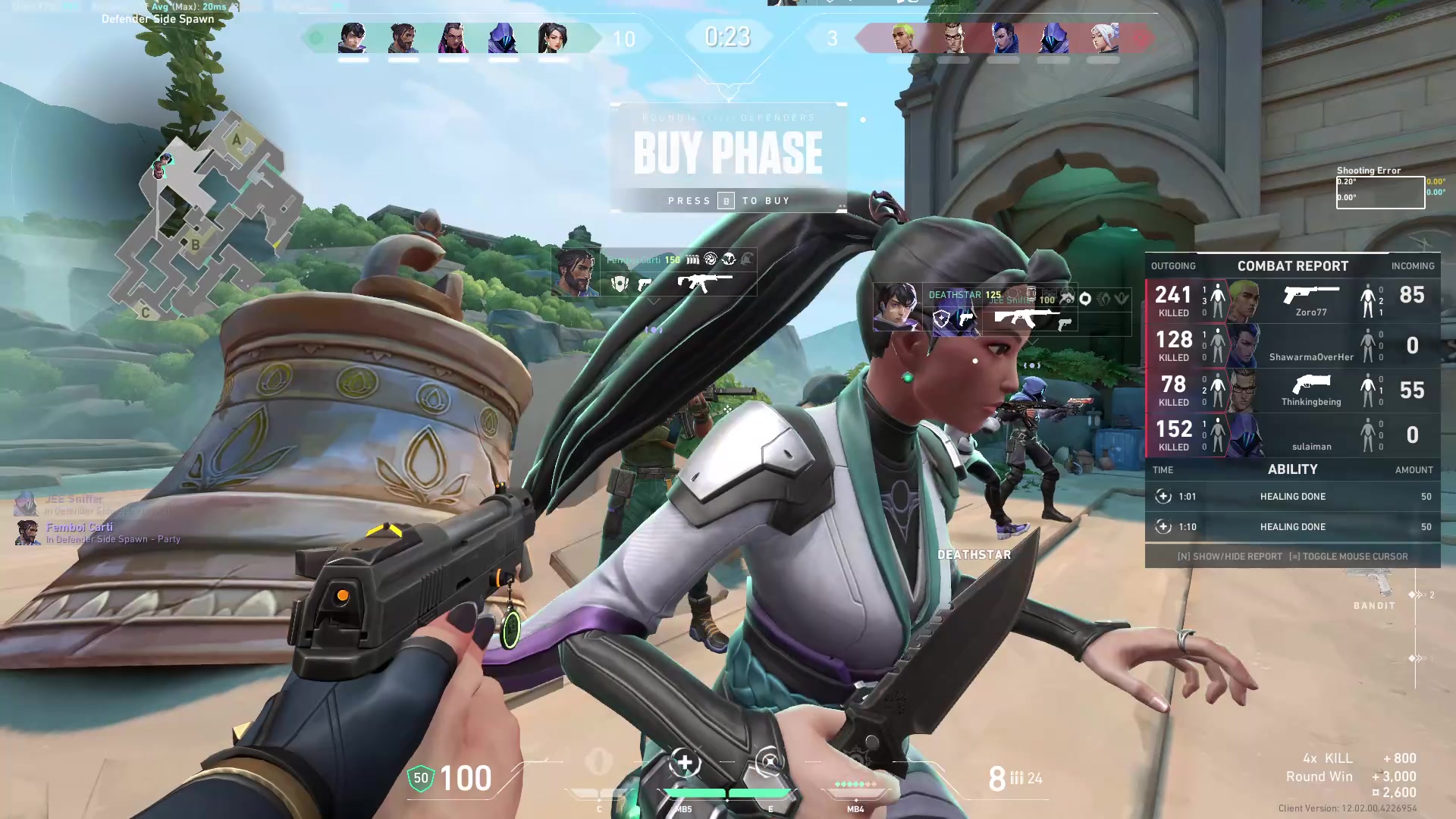Activate the slow orb ability icon
The image size is (1456, 819).
(769, 764)
